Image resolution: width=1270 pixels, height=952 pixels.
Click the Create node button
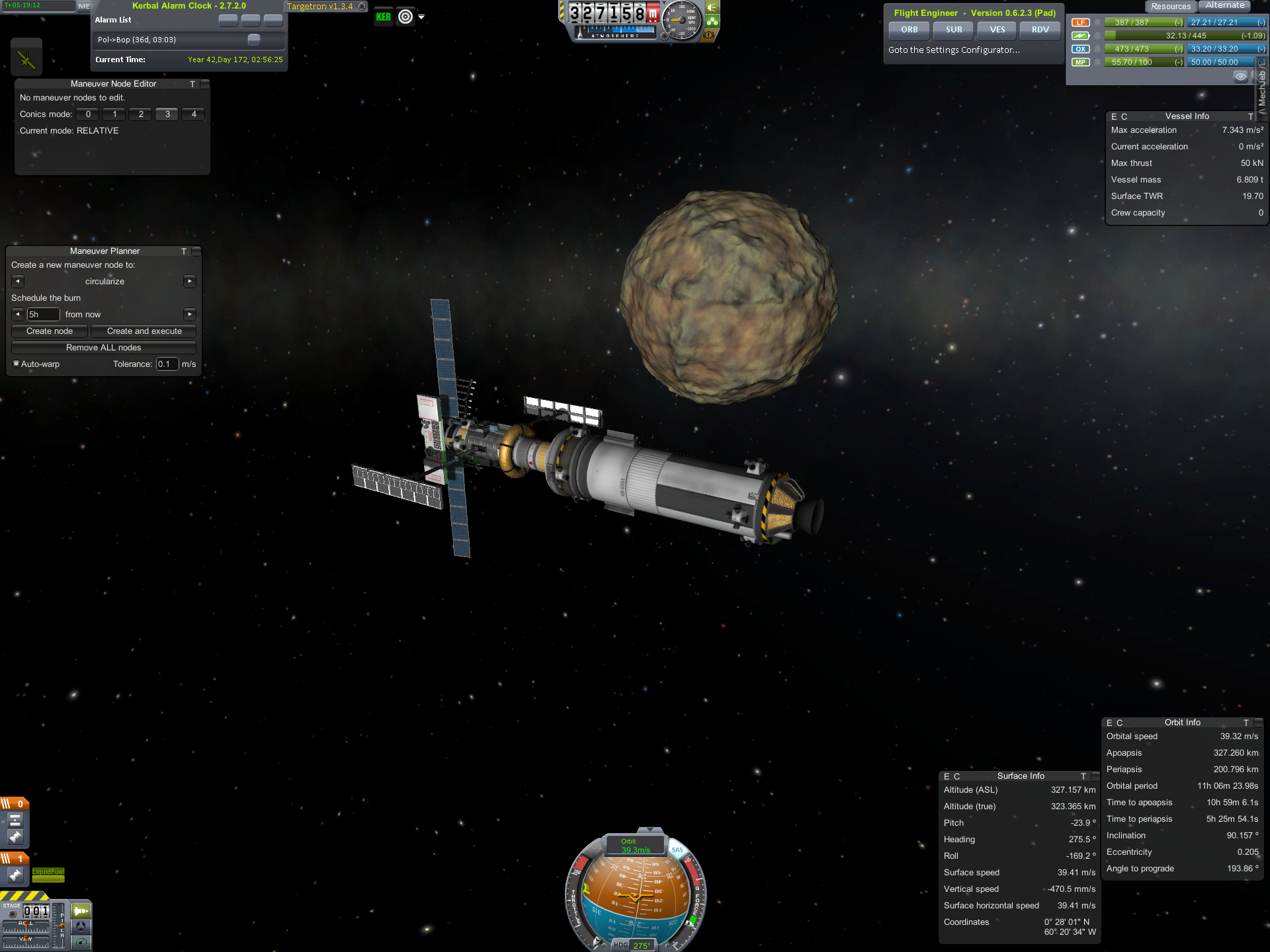coord(50,331)
